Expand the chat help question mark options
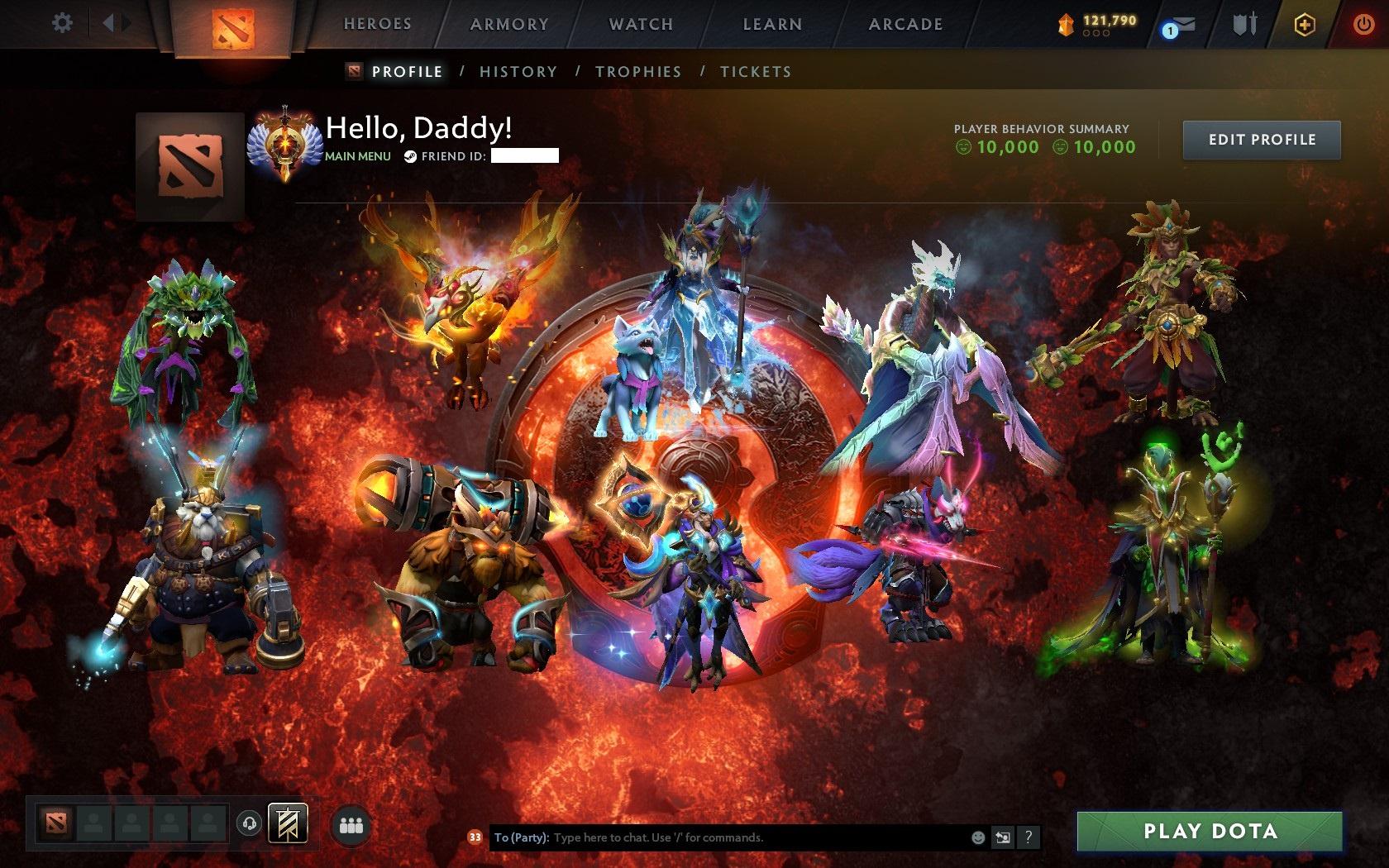Image resolution: width=1389 pixels, height=868 pixels. 1029,837
